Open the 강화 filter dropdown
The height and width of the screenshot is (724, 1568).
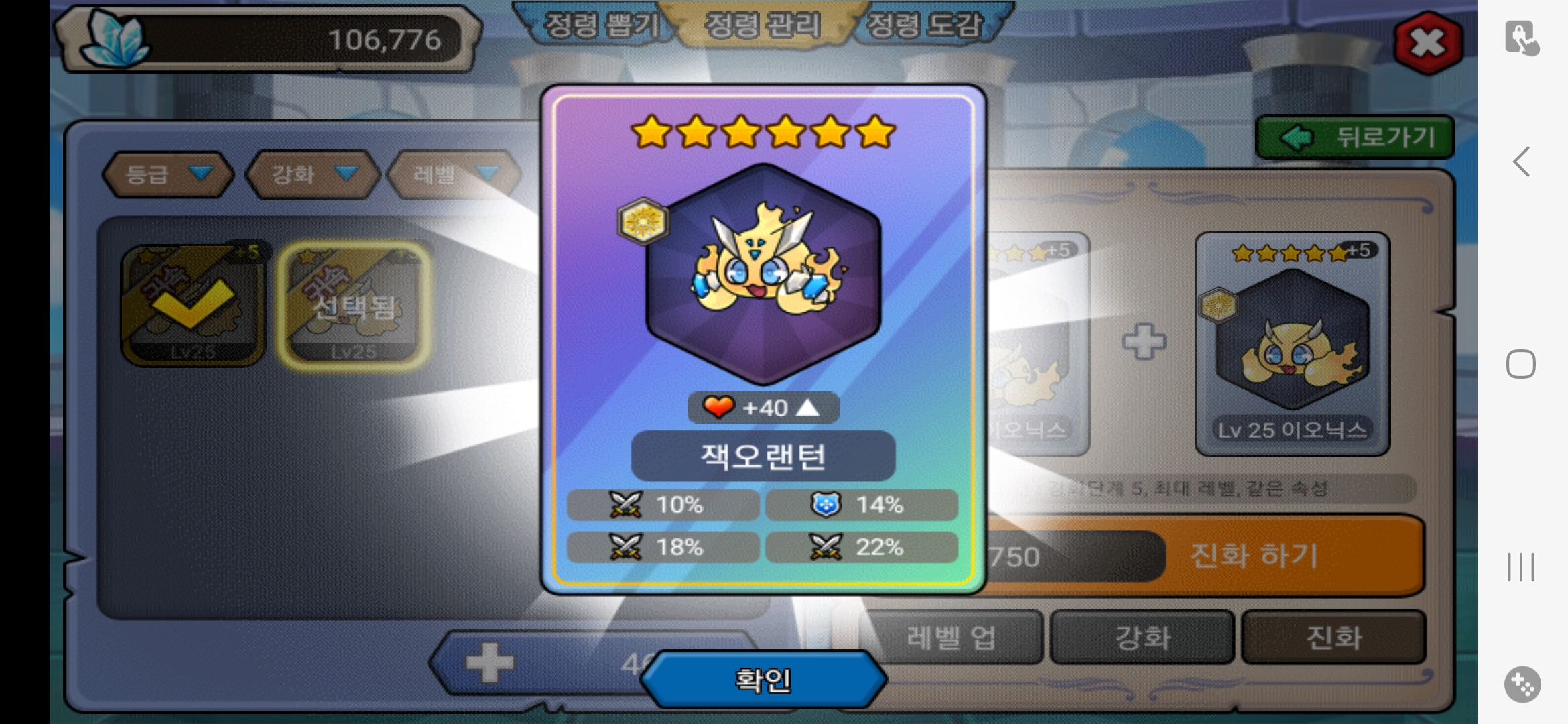coord(312,174)
